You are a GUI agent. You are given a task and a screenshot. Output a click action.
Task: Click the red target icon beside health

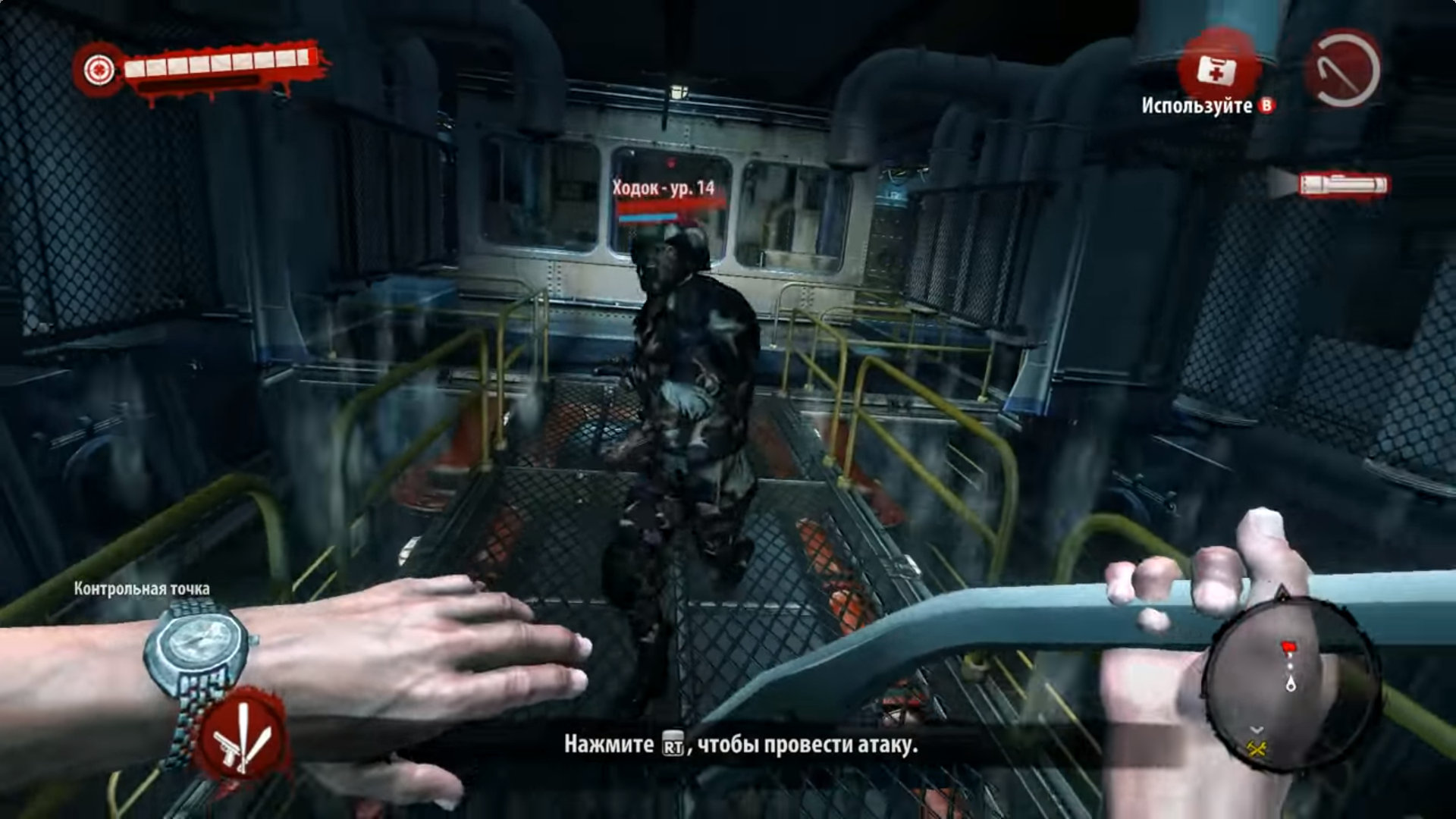(x=98, y=70)
